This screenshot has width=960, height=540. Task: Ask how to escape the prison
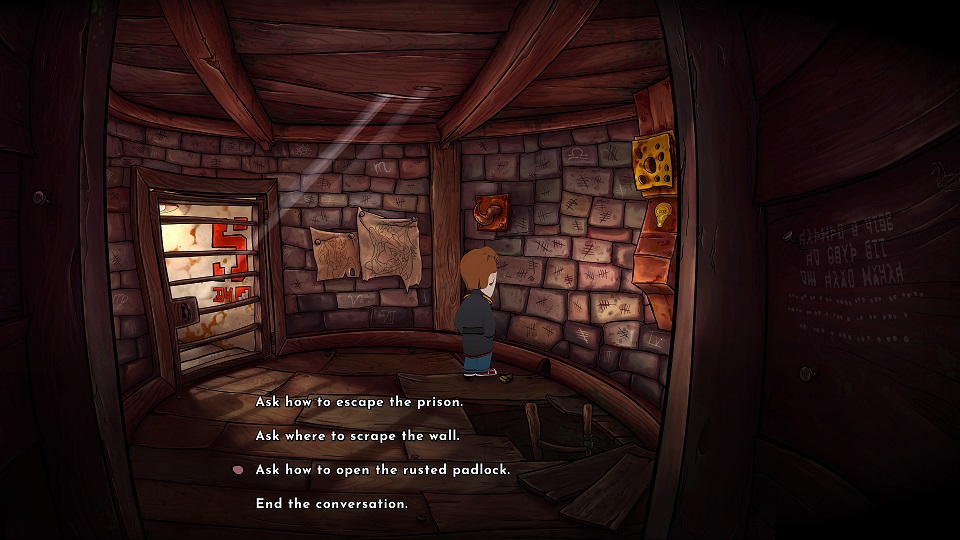[x=359, y=402]
